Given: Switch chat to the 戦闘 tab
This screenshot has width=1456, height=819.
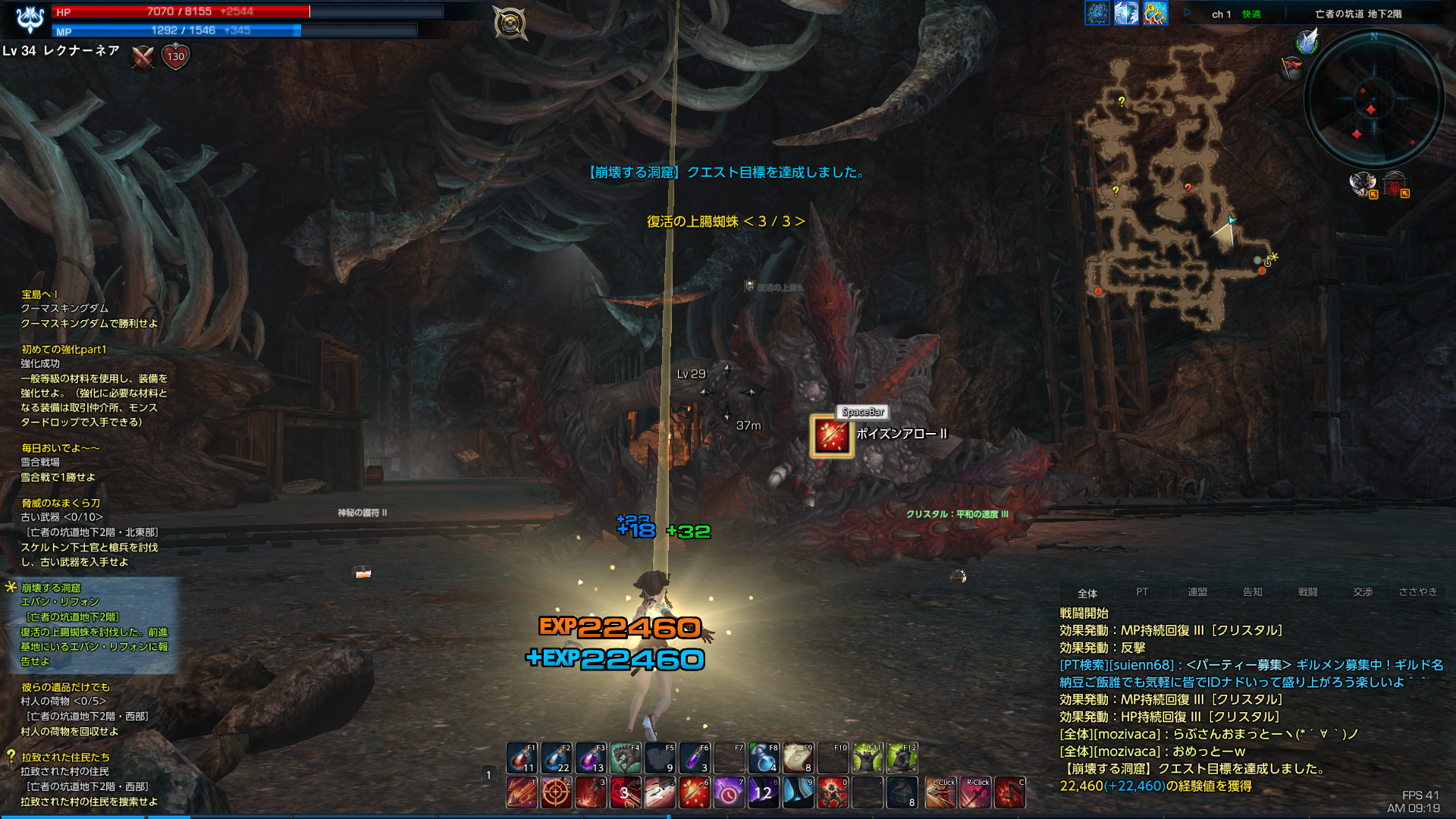Looking at the screenshot, I should coord(1307,592).
